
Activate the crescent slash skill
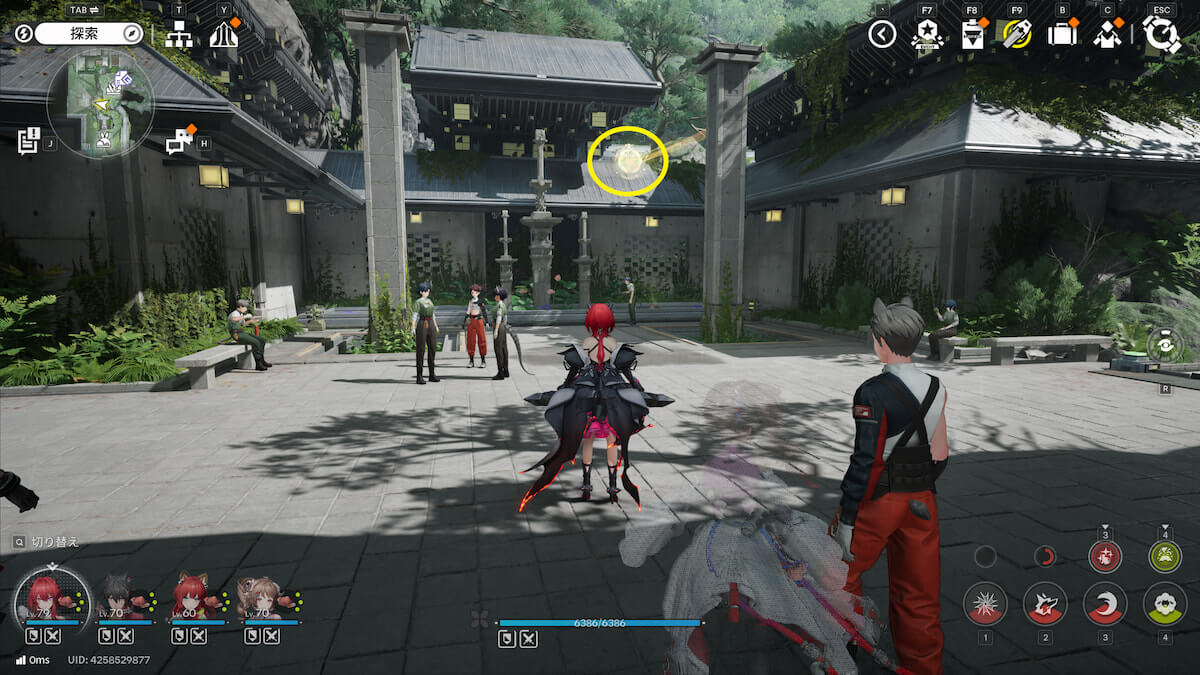click(x=1105, y=603)
